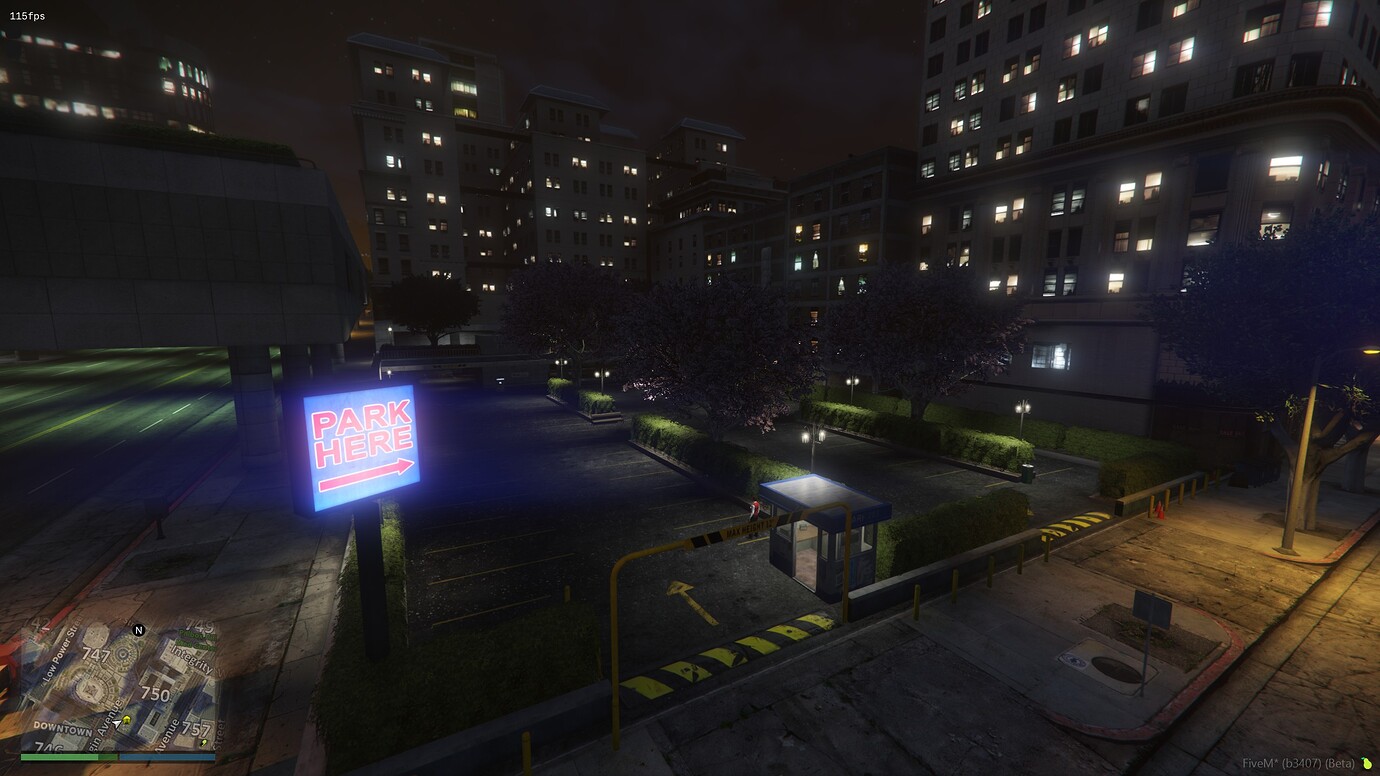Screen dimensions: 1380x776
Task: Select postal code 750 on the minimap
Action: point(156,692)
